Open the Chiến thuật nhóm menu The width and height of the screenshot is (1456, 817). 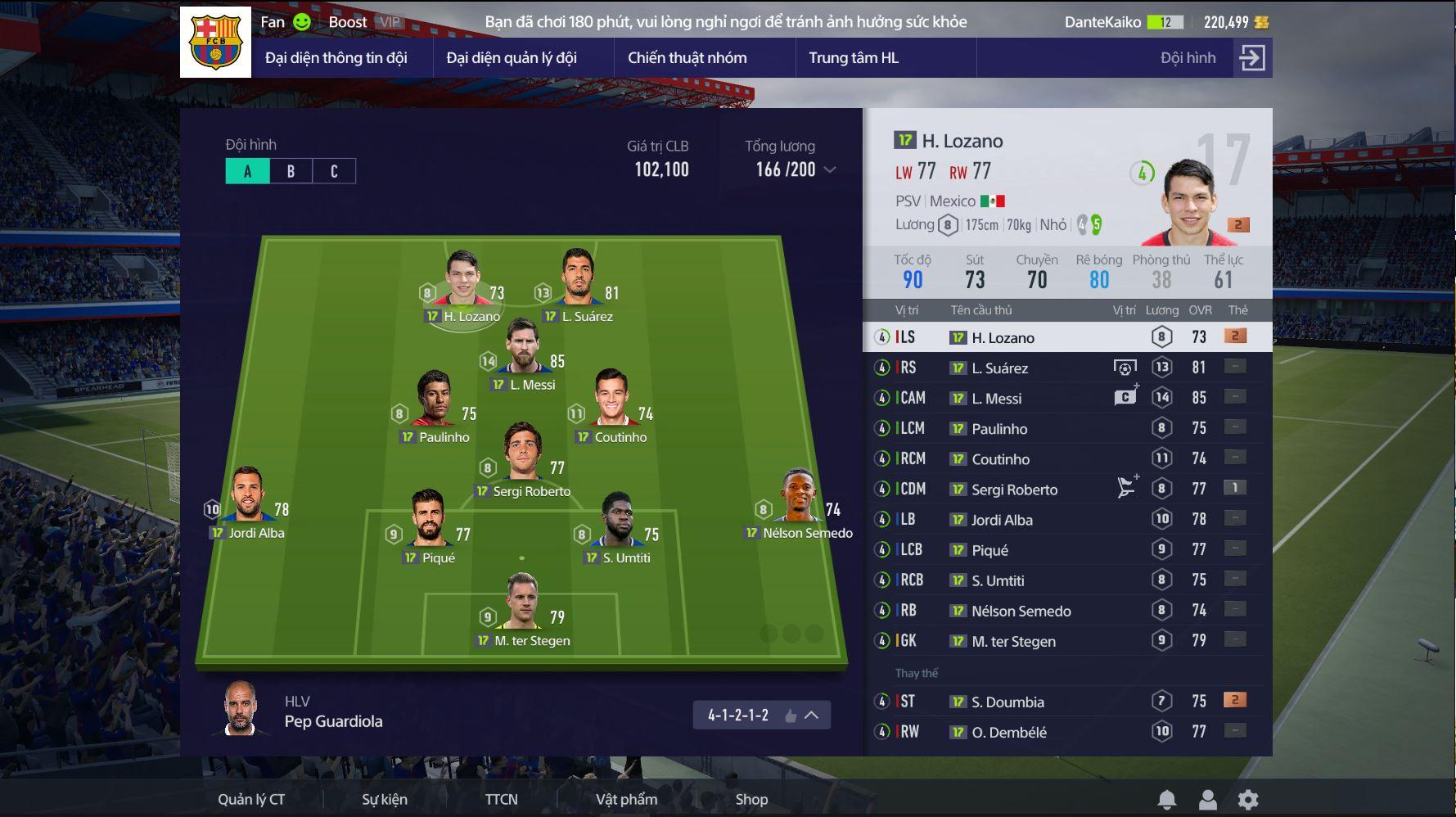tap(687, 57)
